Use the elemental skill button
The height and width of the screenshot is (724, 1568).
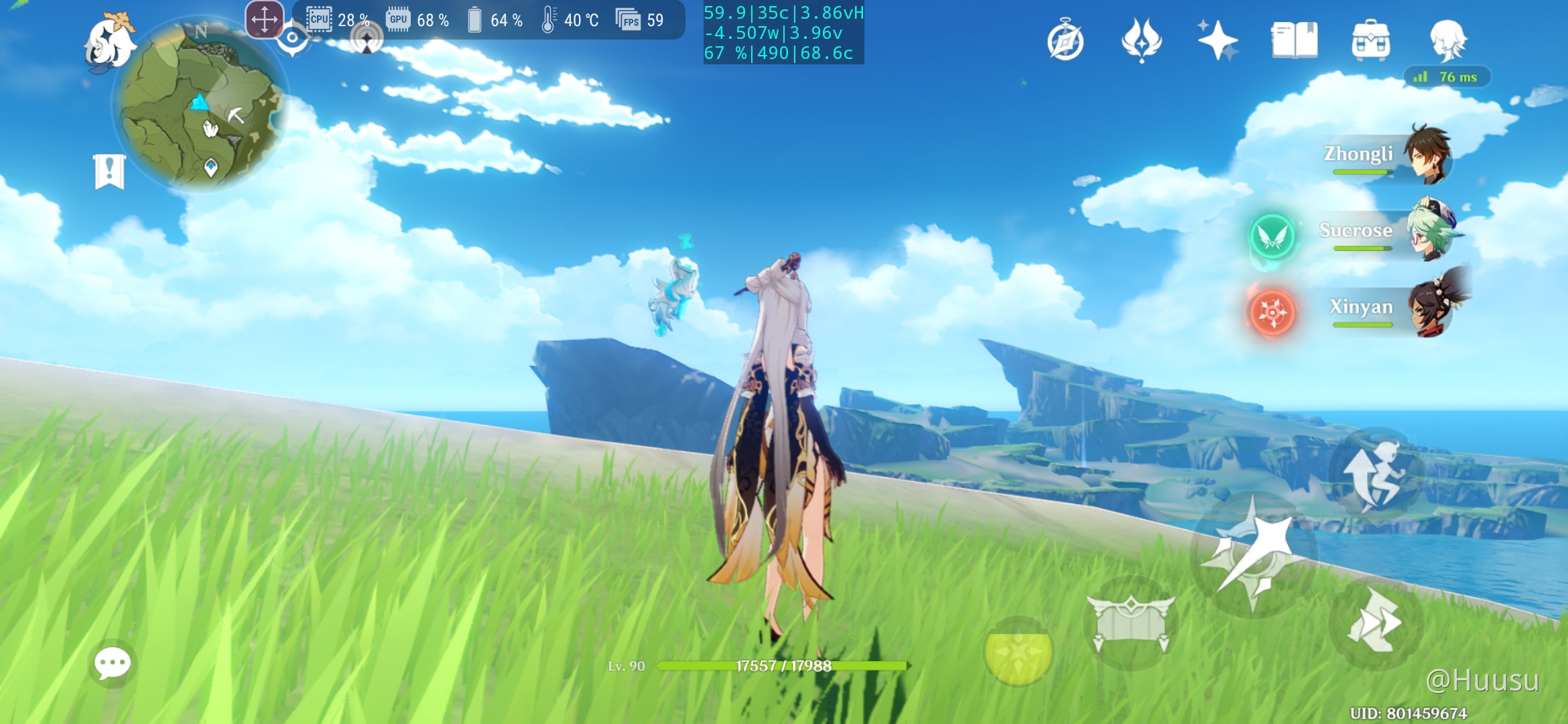[1131, 623]
